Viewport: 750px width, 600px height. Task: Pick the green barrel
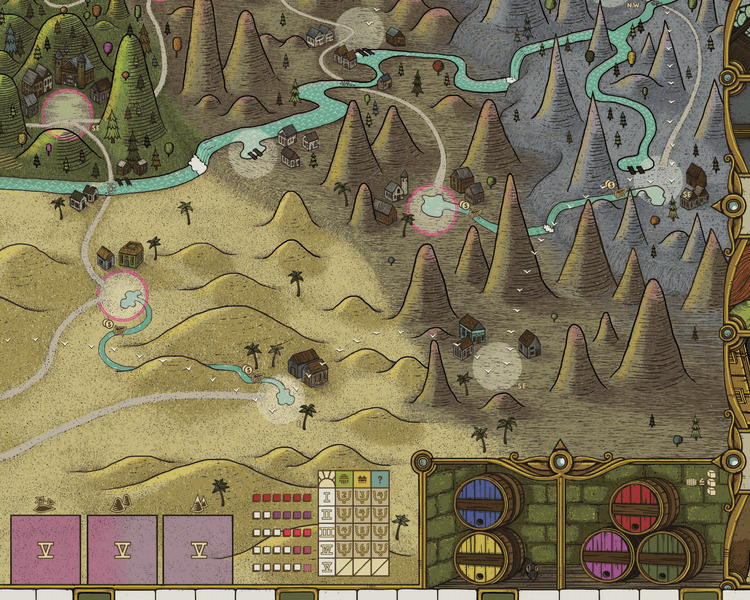(668, 553)
